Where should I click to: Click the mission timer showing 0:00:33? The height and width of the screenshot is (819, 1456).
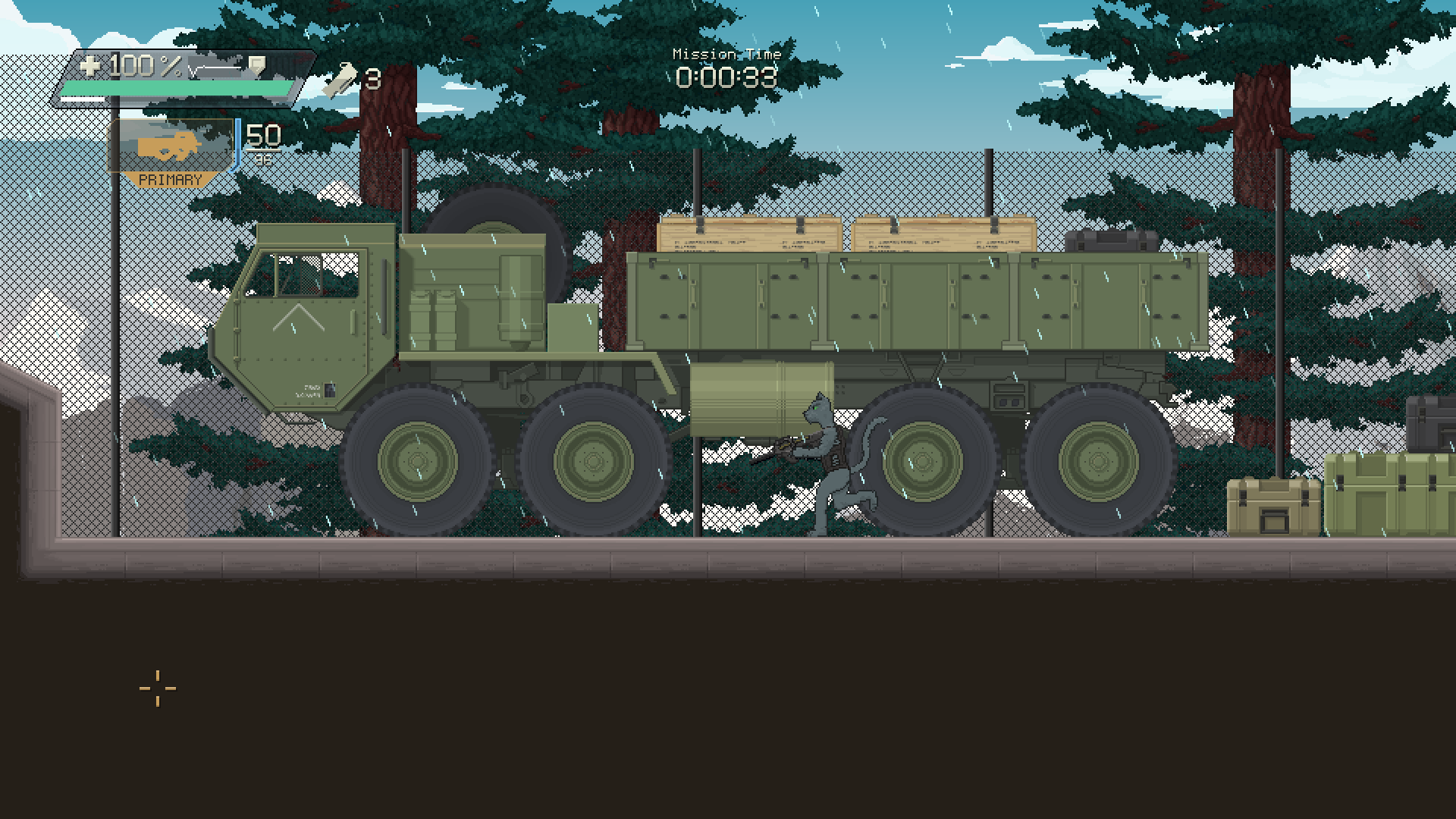(x=726, y=76)
